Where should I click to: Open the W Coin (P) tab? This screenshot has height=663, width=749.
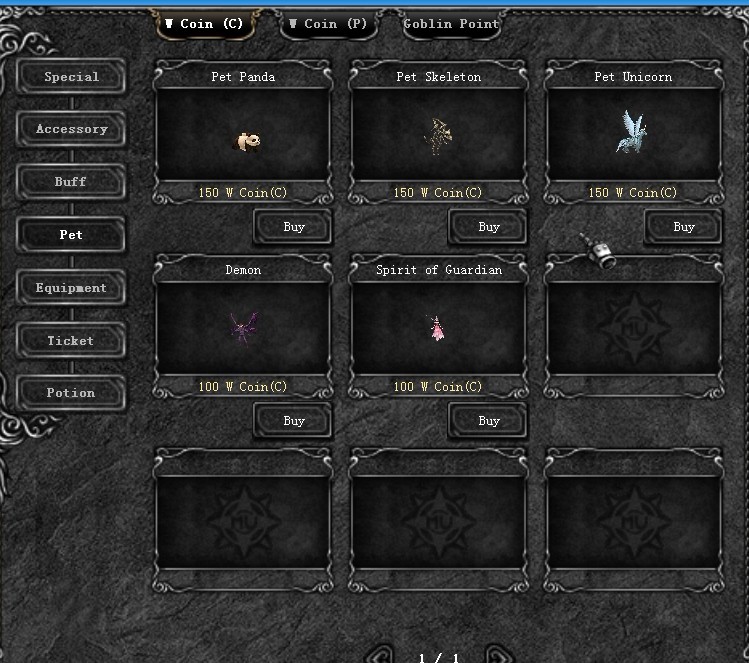(x=328, y=24)
